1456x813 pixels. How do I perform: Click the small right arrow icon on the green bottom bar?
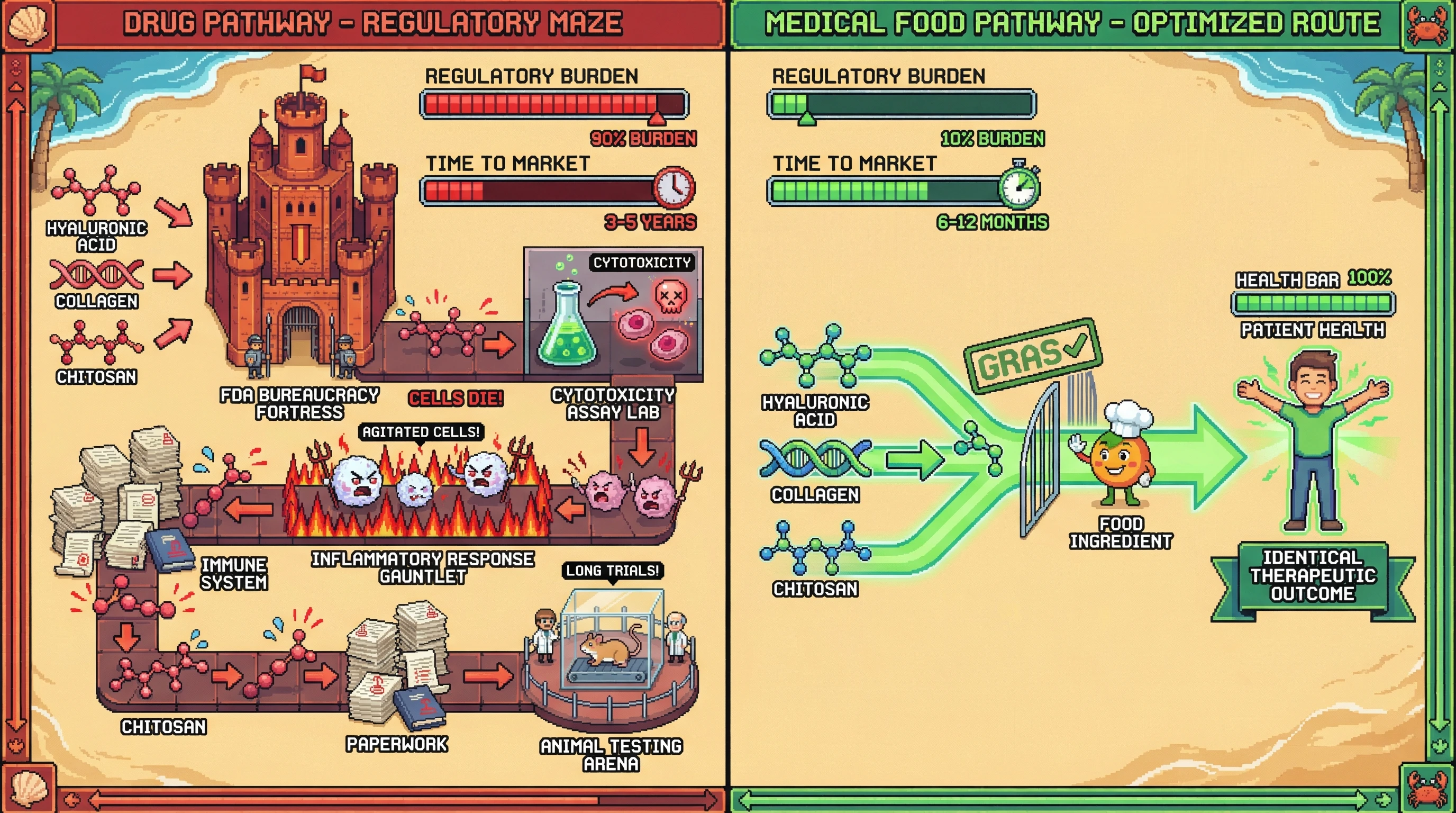pos(1384,799)
